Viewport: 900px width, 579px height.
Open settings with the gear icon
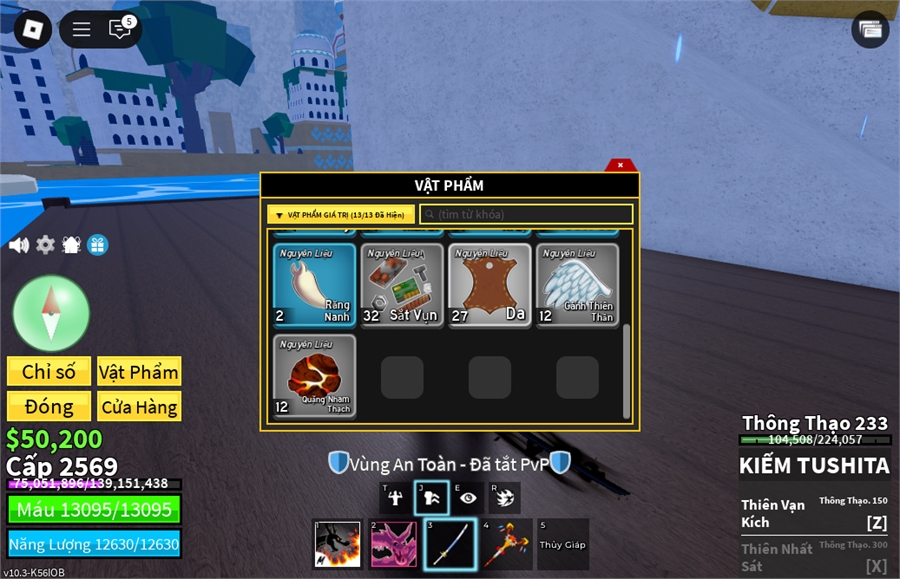pyautogui.click(x=45, y=245)
